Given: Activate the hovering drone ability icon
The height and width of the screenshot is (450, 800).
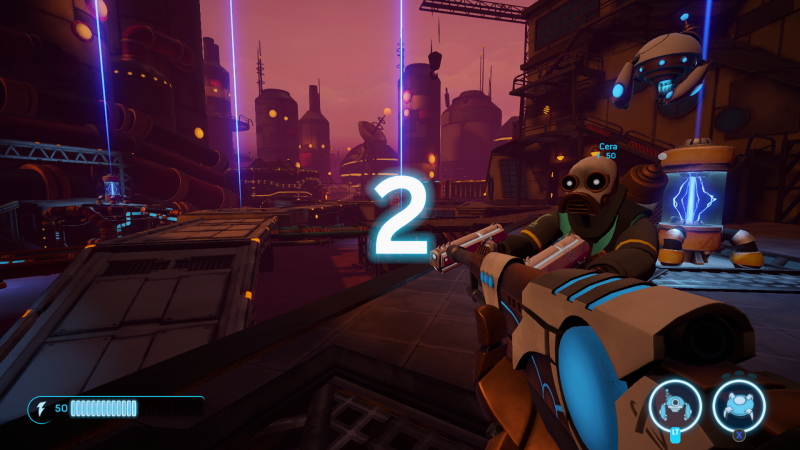Looking at the screenshot, I should 674,406.
